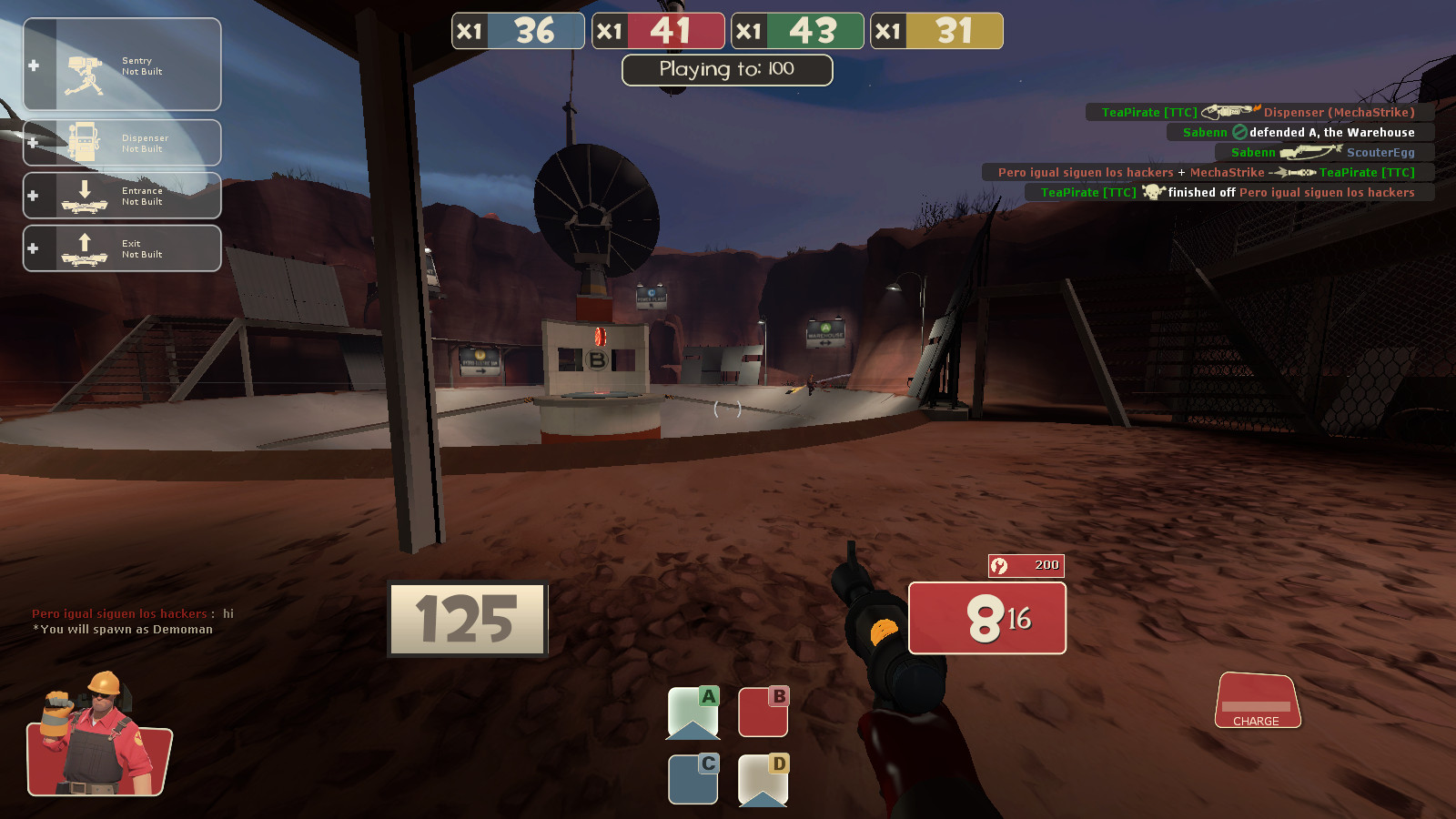Toggle capture point D marker
Viewport: 1456px width, 819px height.
coord(763,780)
